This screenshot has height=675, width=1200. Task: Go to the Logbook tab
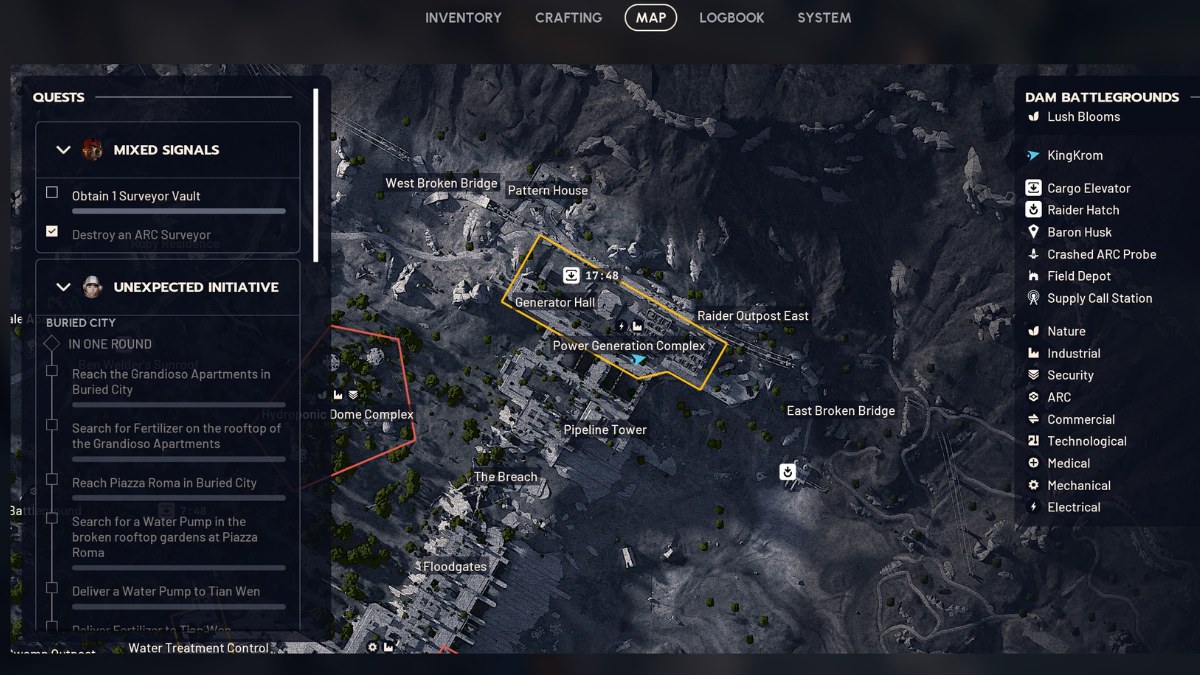click(x=731, y=18)
